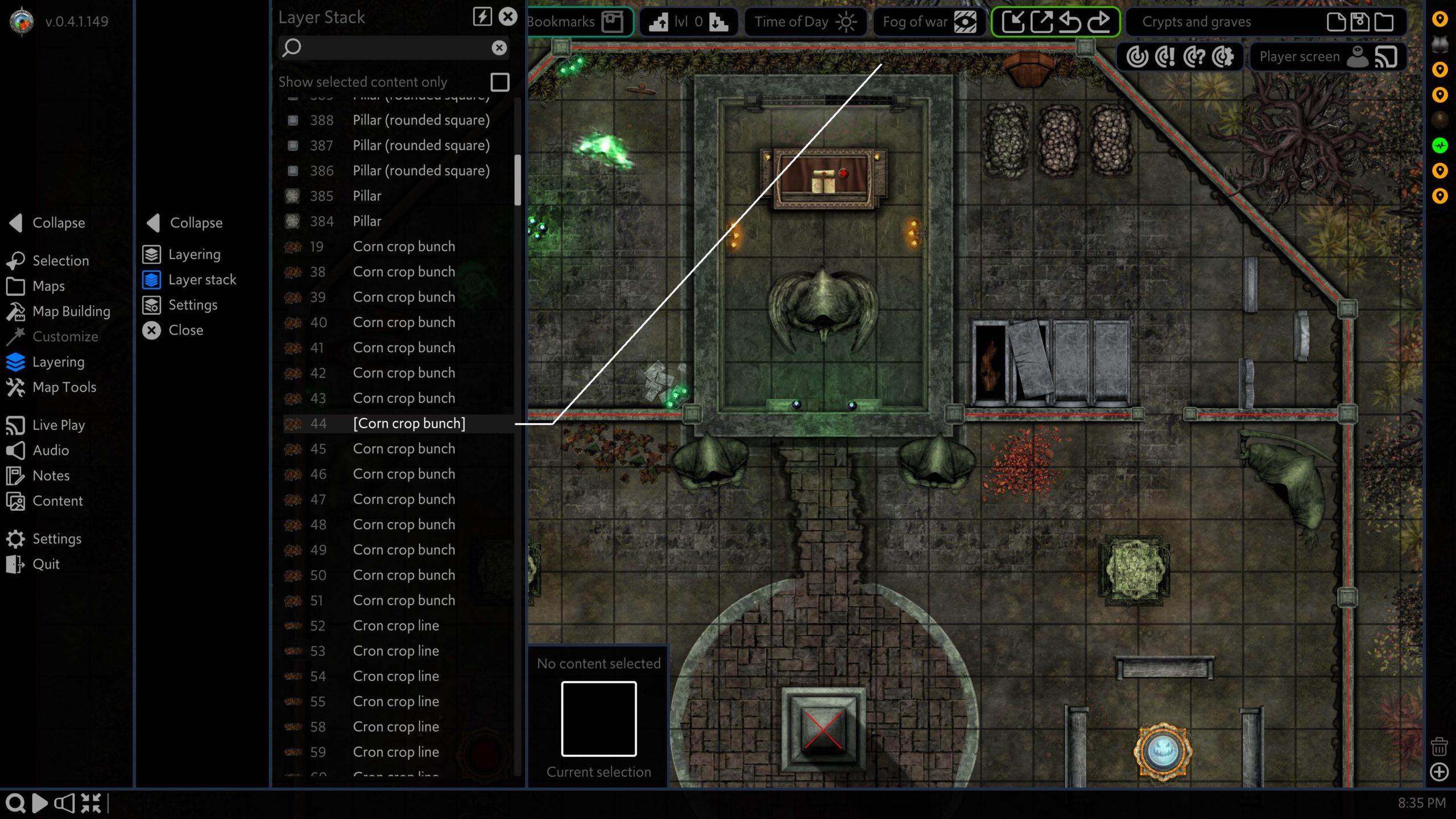Select layer 44 Corn crop bunch
Screen dimensions: 1456x819
point(408,424)
